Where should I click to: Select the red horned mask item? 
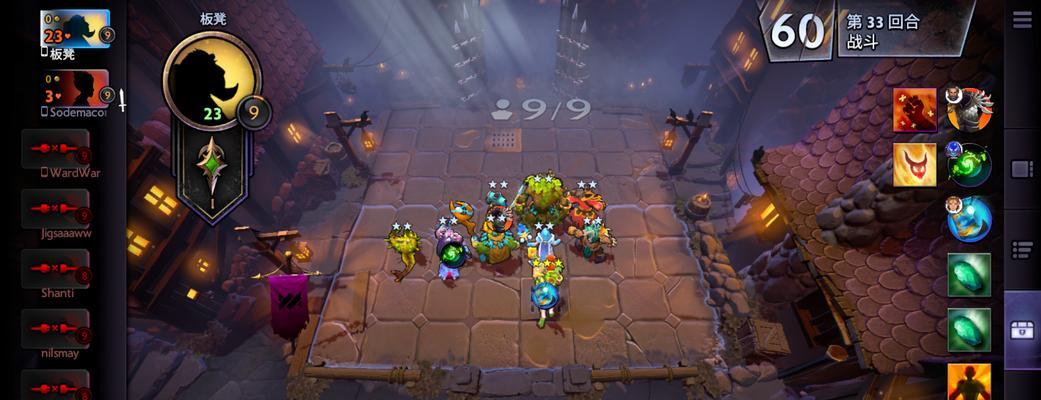click(915, 165)
